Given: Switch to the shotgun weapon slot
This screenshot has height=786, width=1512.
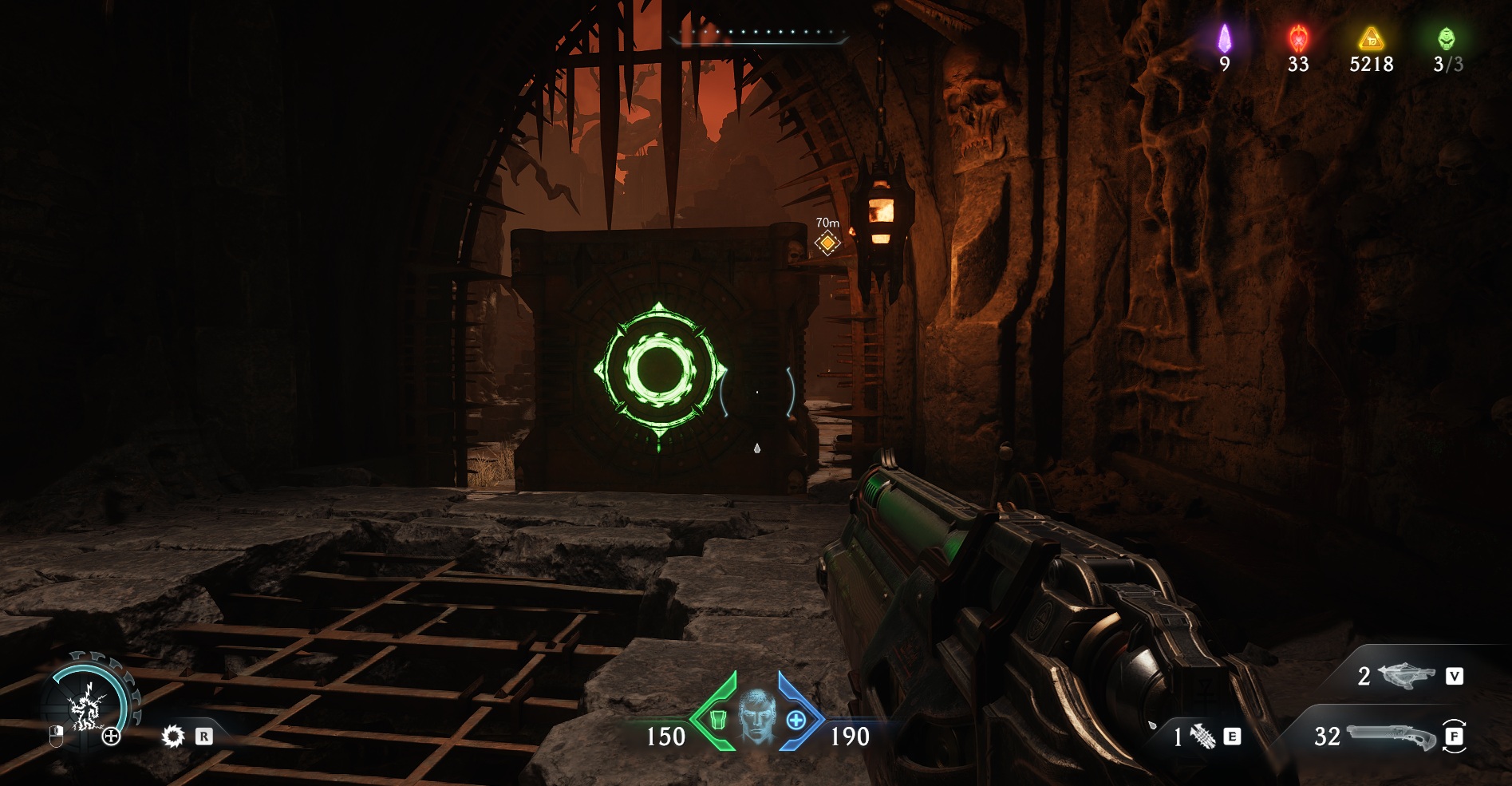Looking at the screenshot, I should pyautogui.click(x=1391, y=736).
